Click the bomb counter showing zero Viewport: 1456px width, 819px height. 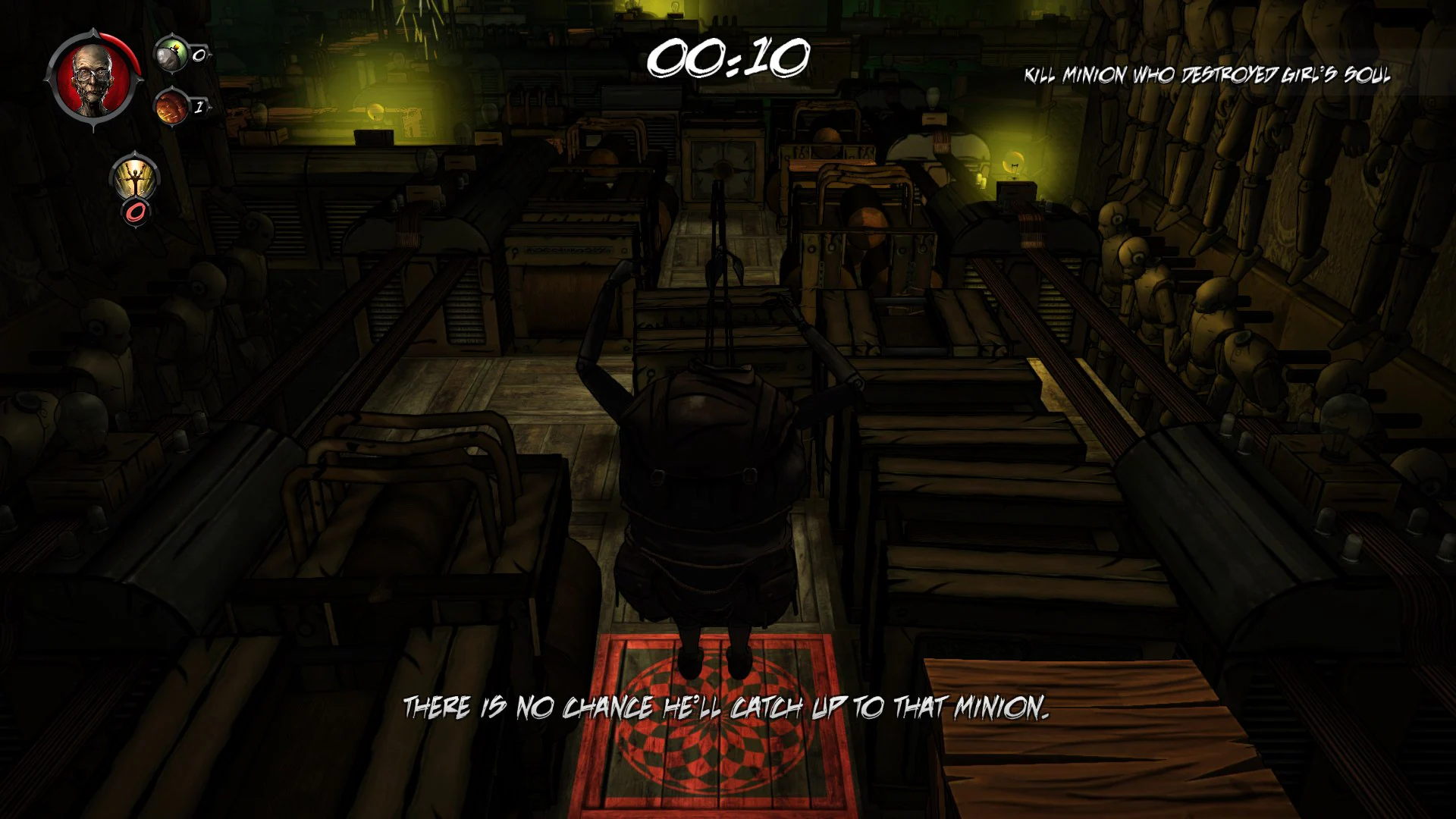click(199, 55)
